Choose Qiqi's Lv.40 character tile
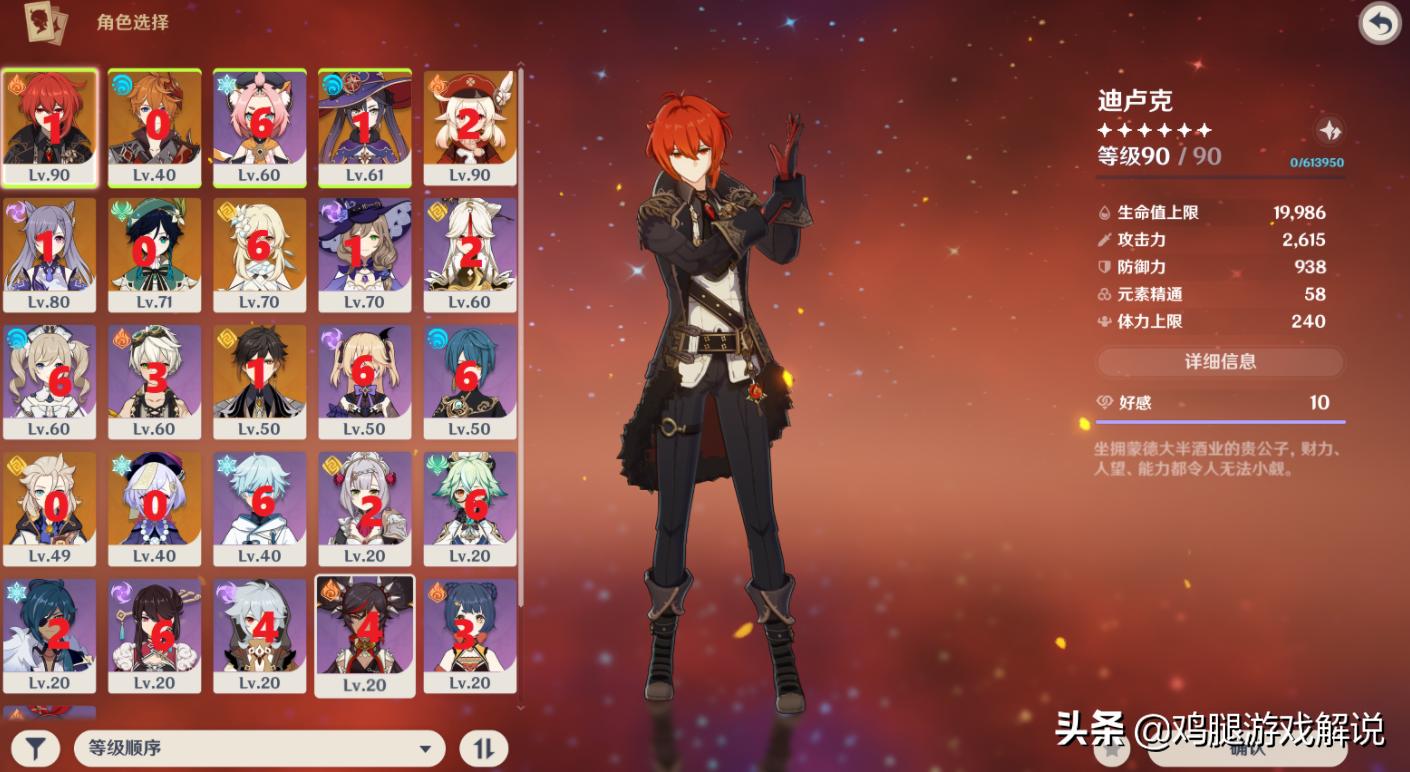This screenshot has width=1410, height=772. (154, 508)
